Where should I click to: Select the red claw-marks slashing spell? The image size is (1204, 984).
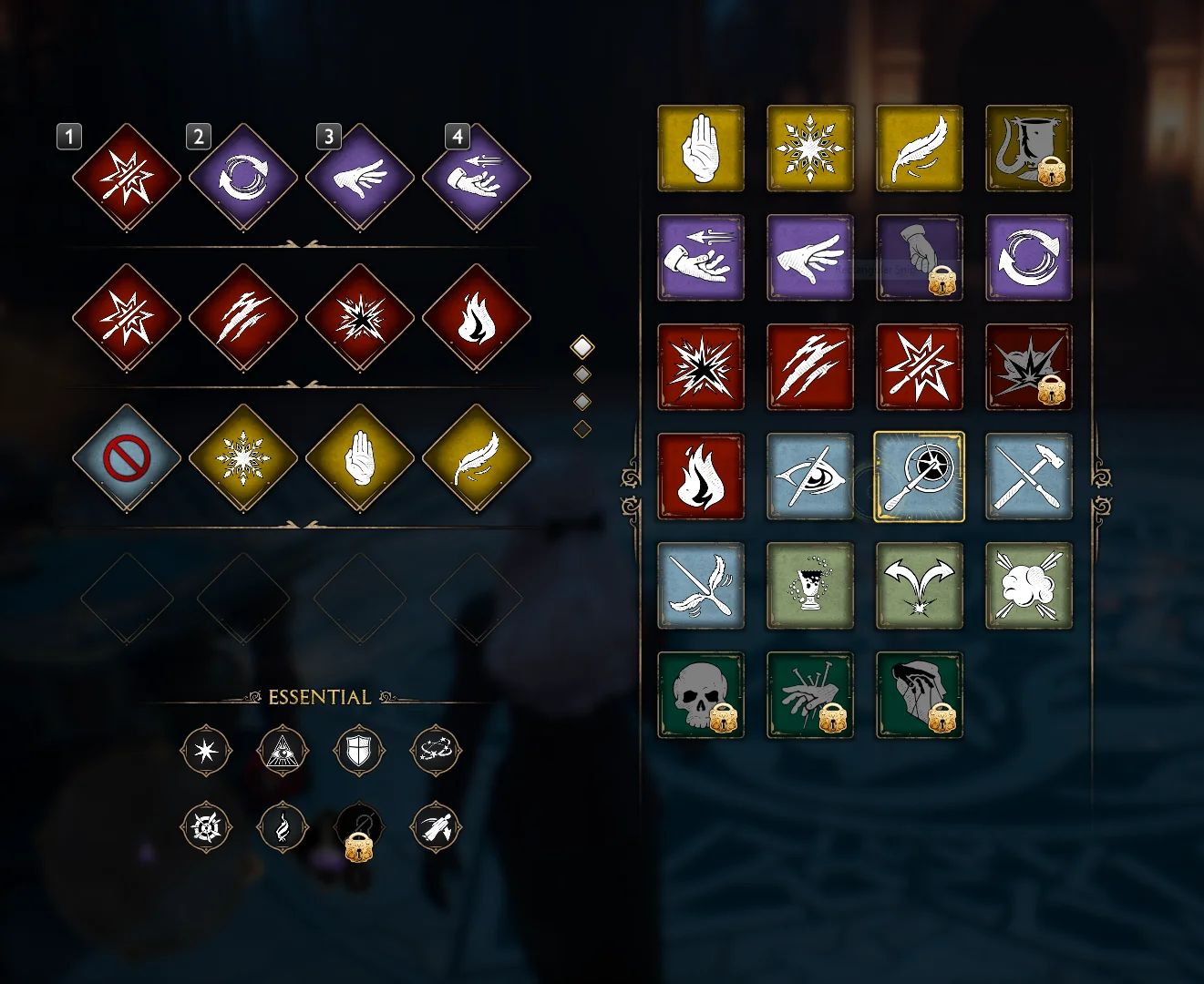(x=810, y=367)
